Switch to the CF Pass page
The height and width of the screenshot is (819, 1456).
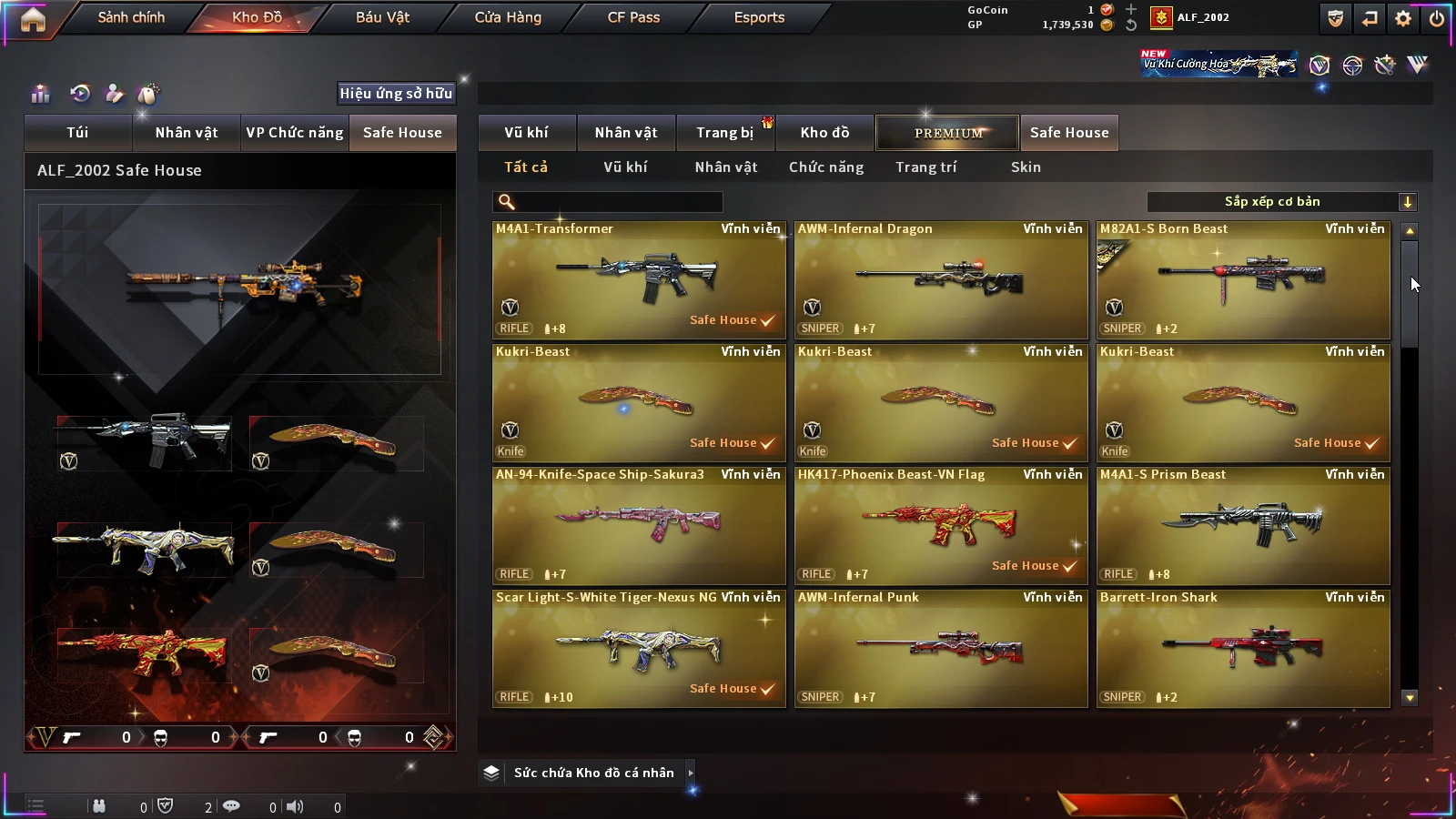(x=633, y=17)
